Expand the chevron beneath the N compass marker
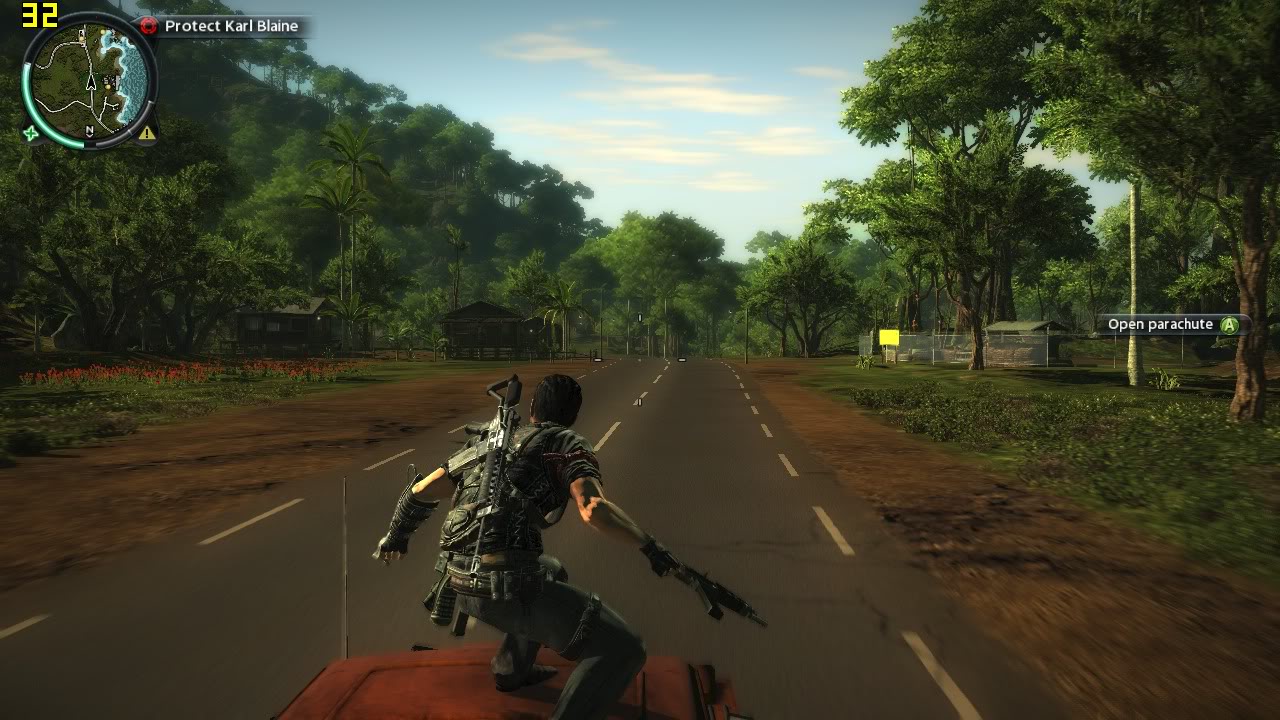This screenshot has width=1280, height=720. point(89,135)
